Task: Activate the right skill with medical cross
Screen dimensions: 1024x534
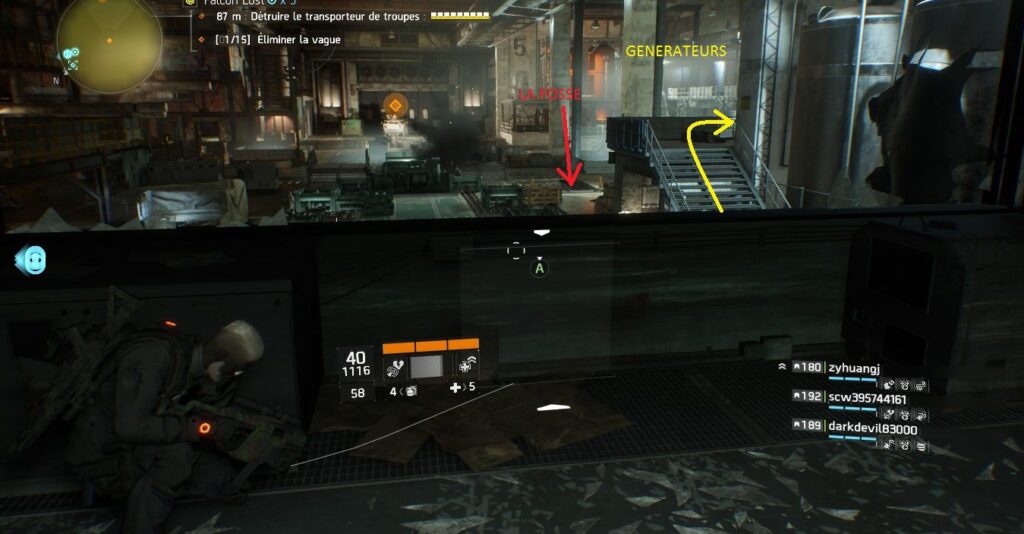Action: (468, 367)
